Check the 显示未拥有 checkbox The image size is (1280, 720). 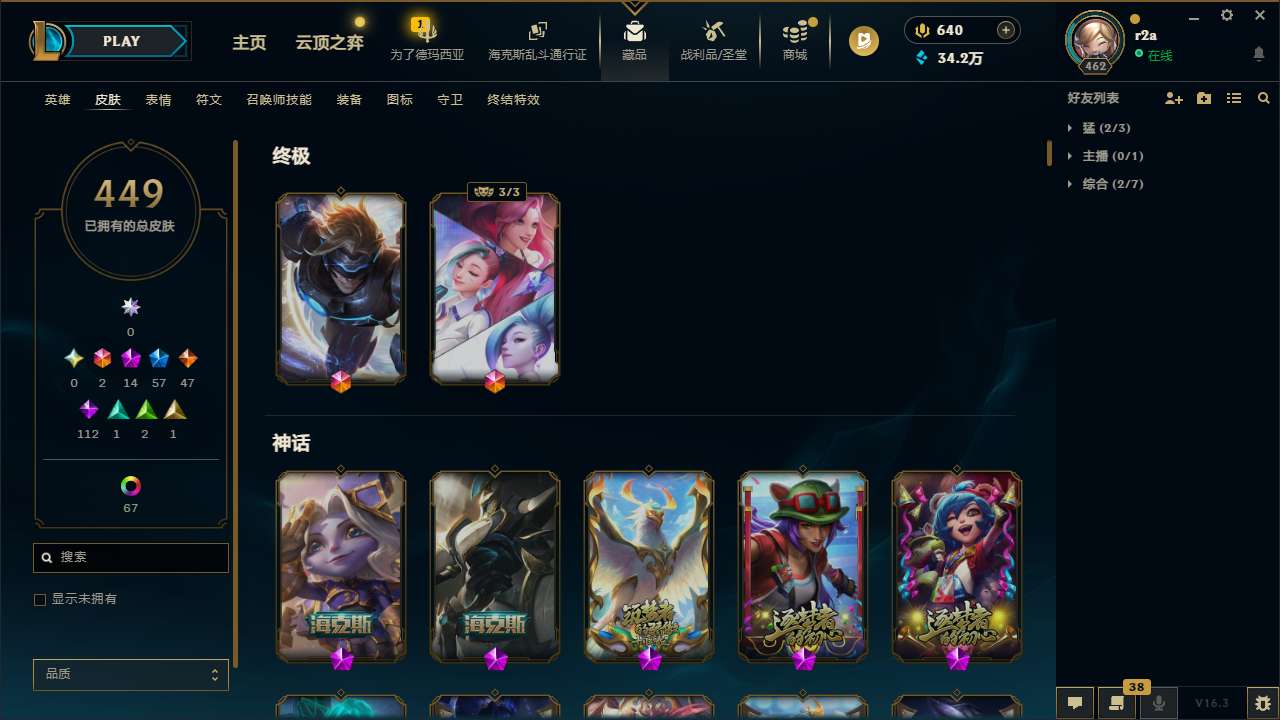[x=40, y=599]
